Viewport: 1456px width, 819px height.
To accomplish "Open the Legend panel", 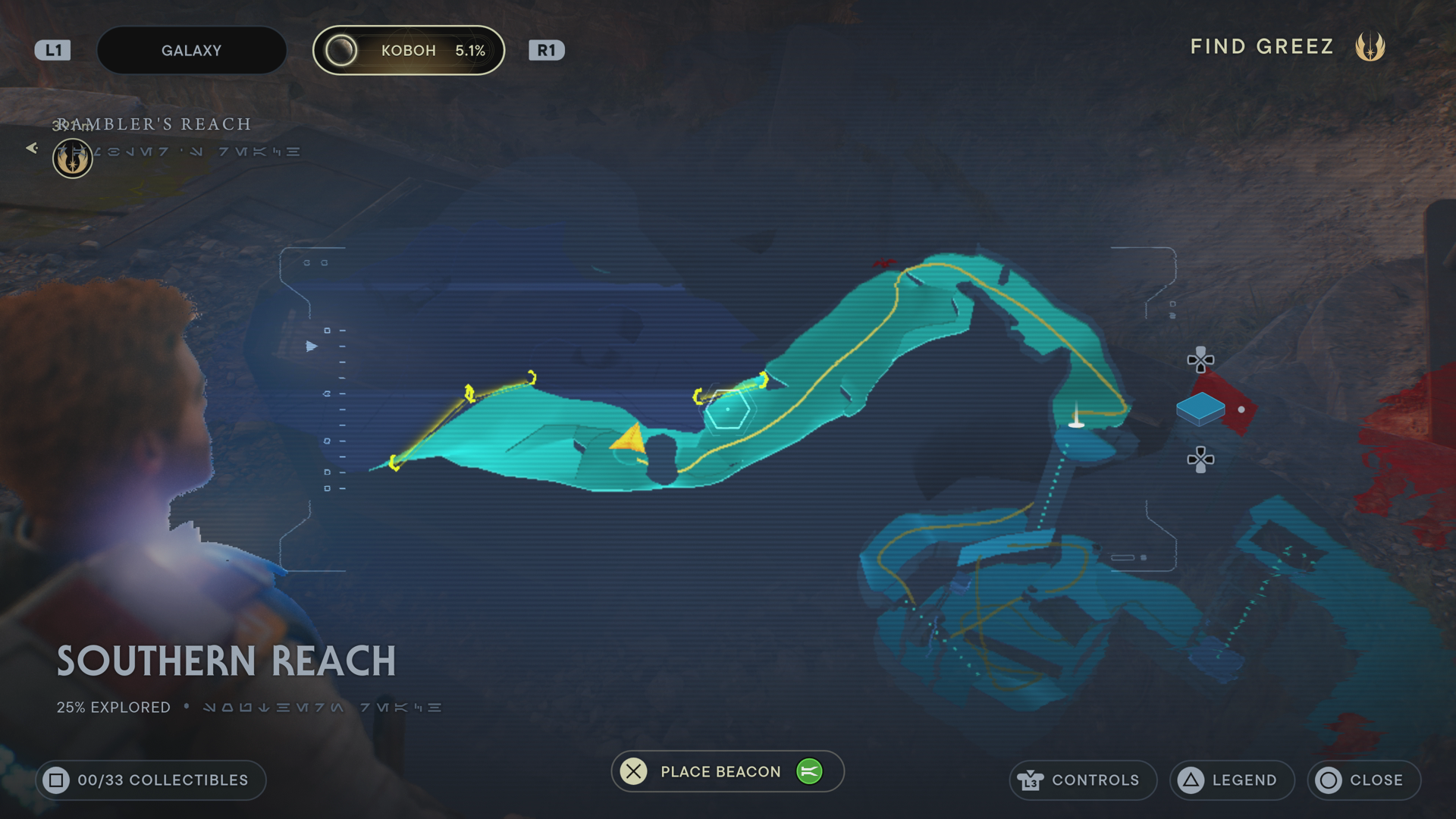I will click(1232, 780).
